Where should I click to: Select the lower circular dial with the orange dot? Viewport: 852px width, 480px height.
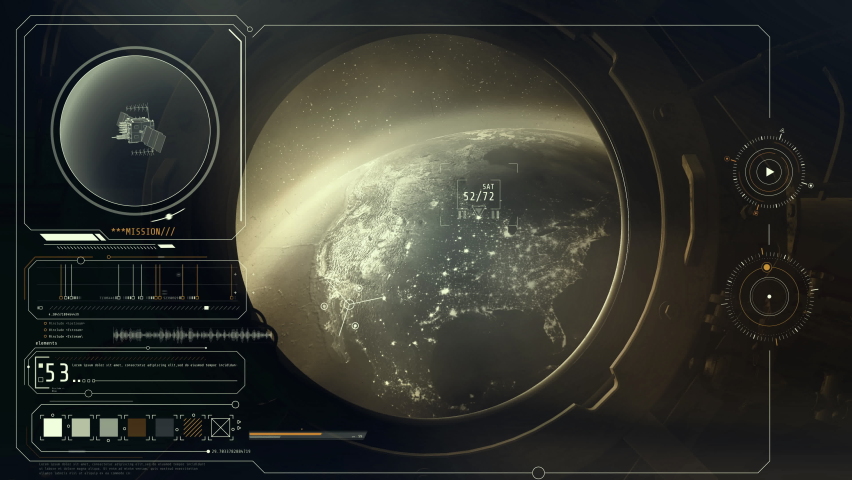768,297
